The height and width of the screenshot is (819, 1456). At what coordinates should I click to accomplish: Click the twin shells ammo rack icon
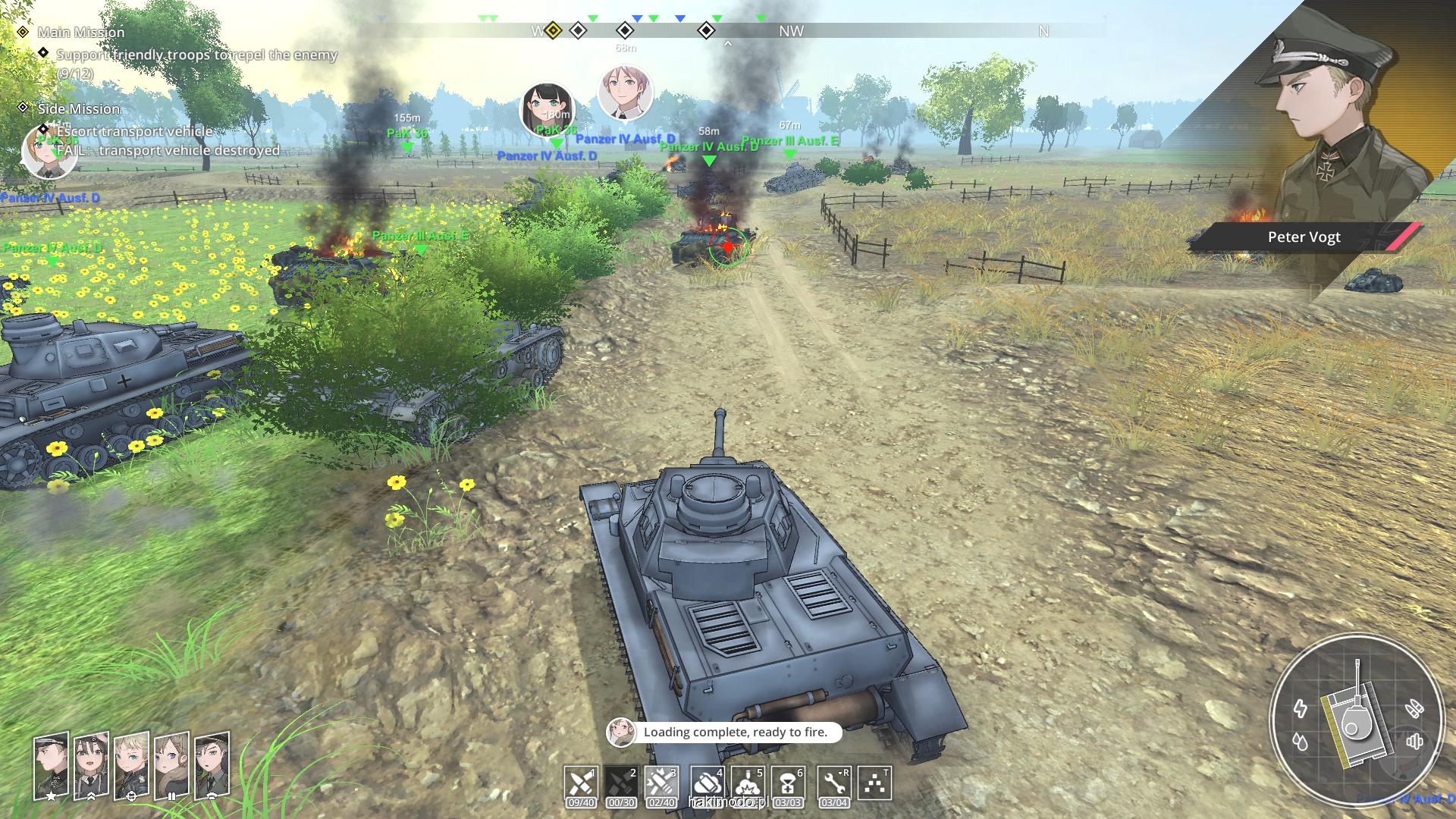click(x=1414, y=709)
